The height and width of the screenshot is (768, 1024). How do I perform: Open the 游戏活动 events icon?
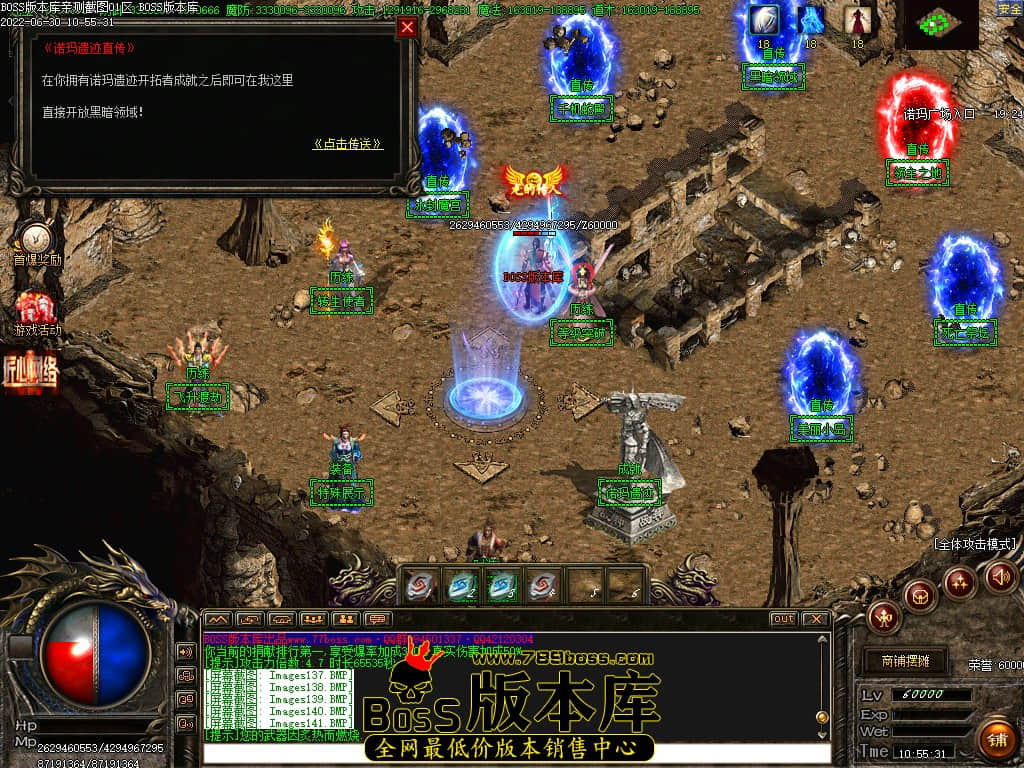37,310
